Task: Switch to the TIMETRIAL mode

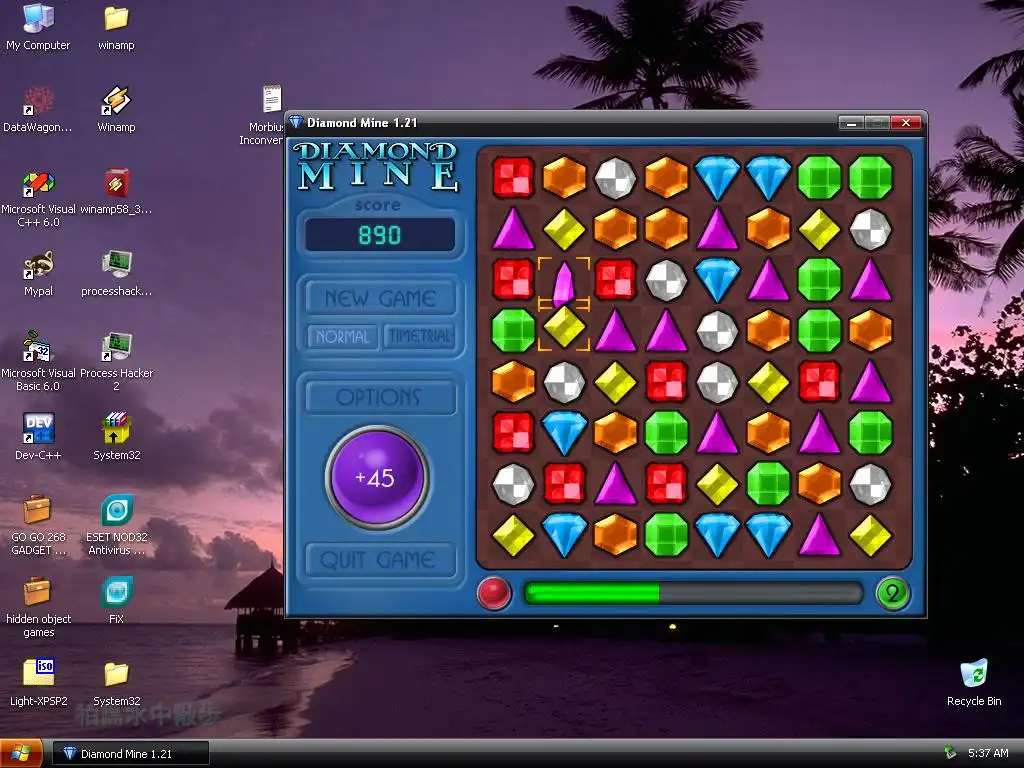Action: pos(420,337)
